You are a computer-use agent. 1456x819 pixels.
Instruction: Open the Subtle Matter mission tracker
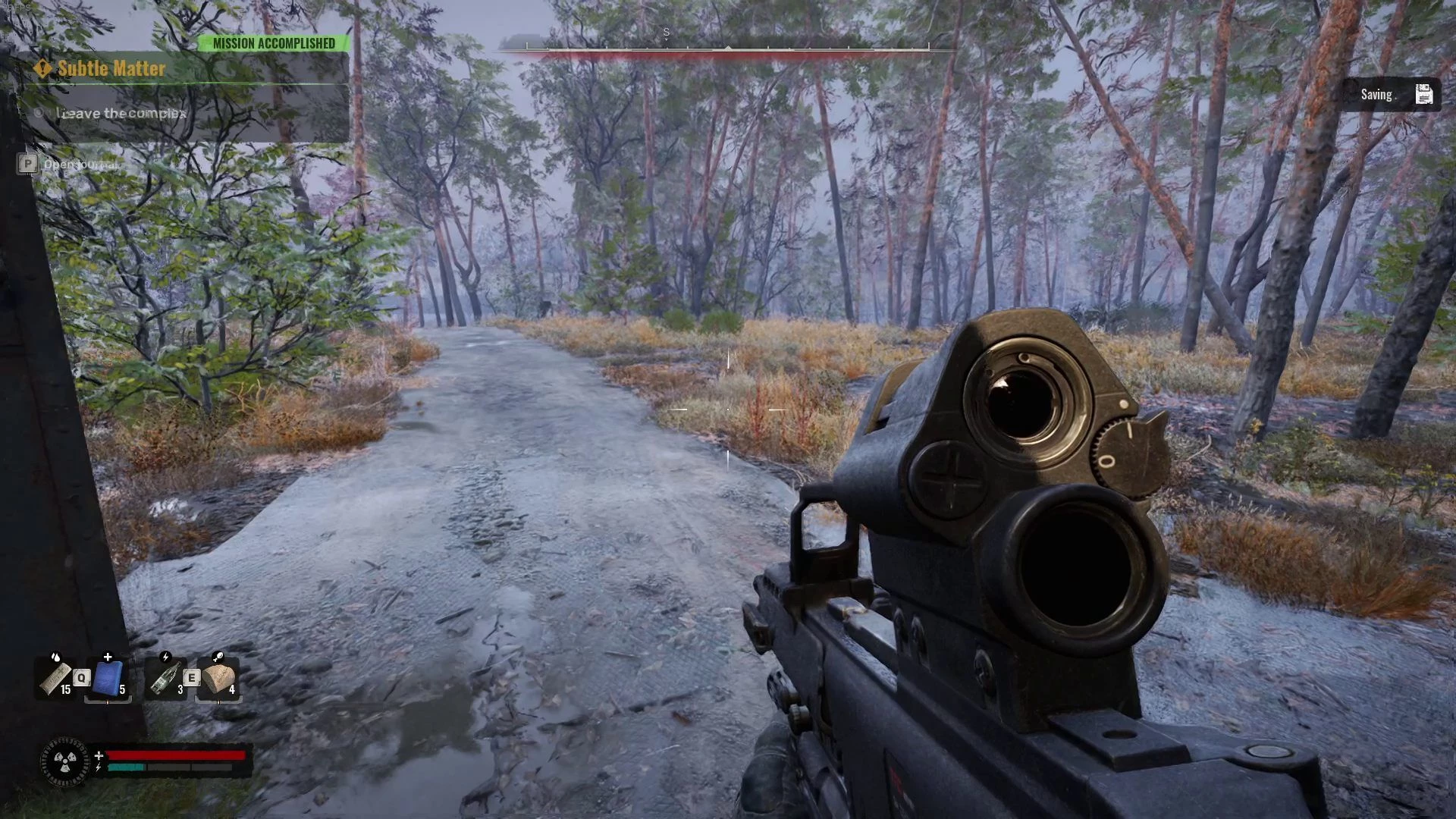[x=111, y=69]
